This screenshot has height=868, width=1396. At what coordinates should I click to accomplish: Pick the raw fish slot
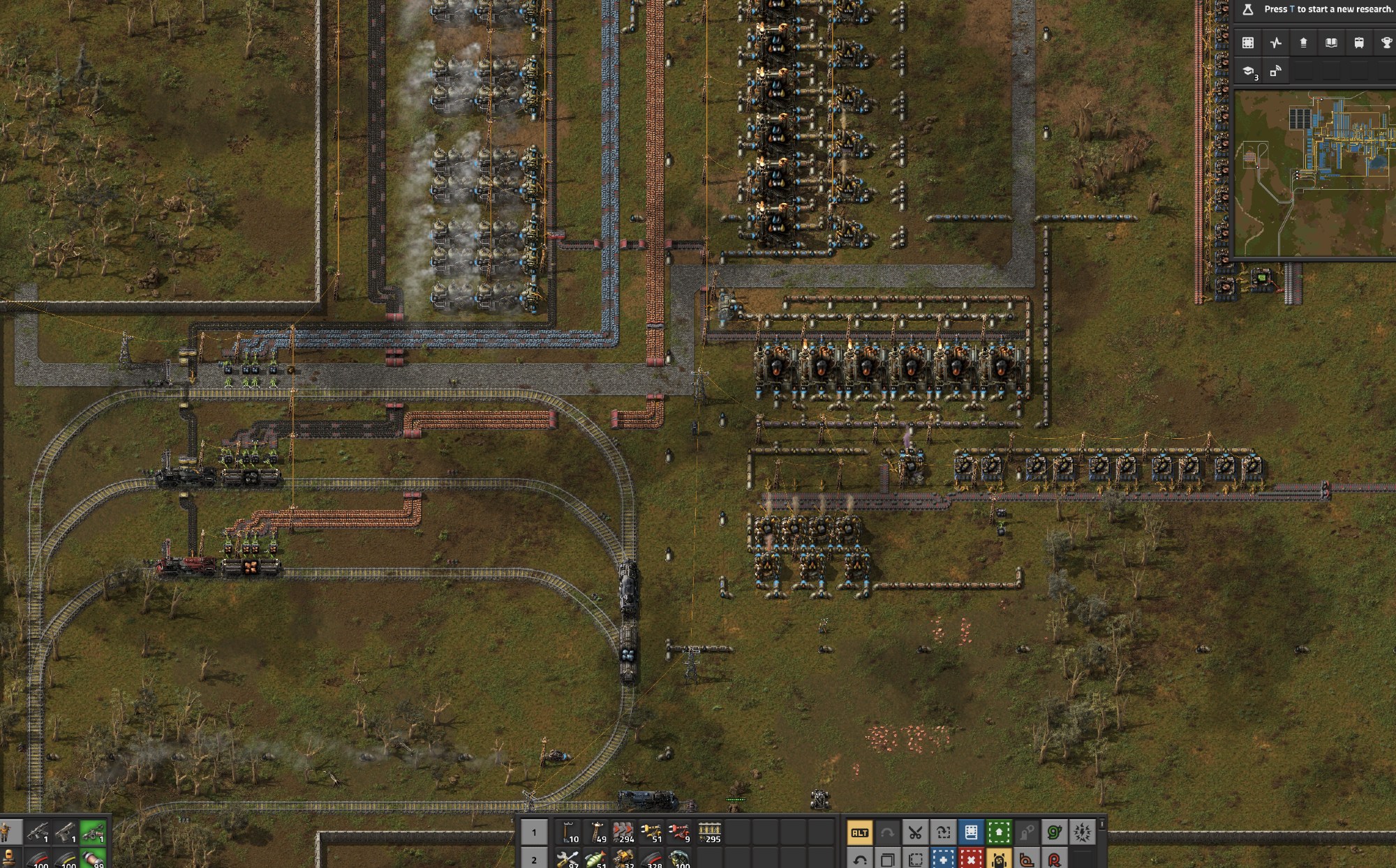pos(597,858)
